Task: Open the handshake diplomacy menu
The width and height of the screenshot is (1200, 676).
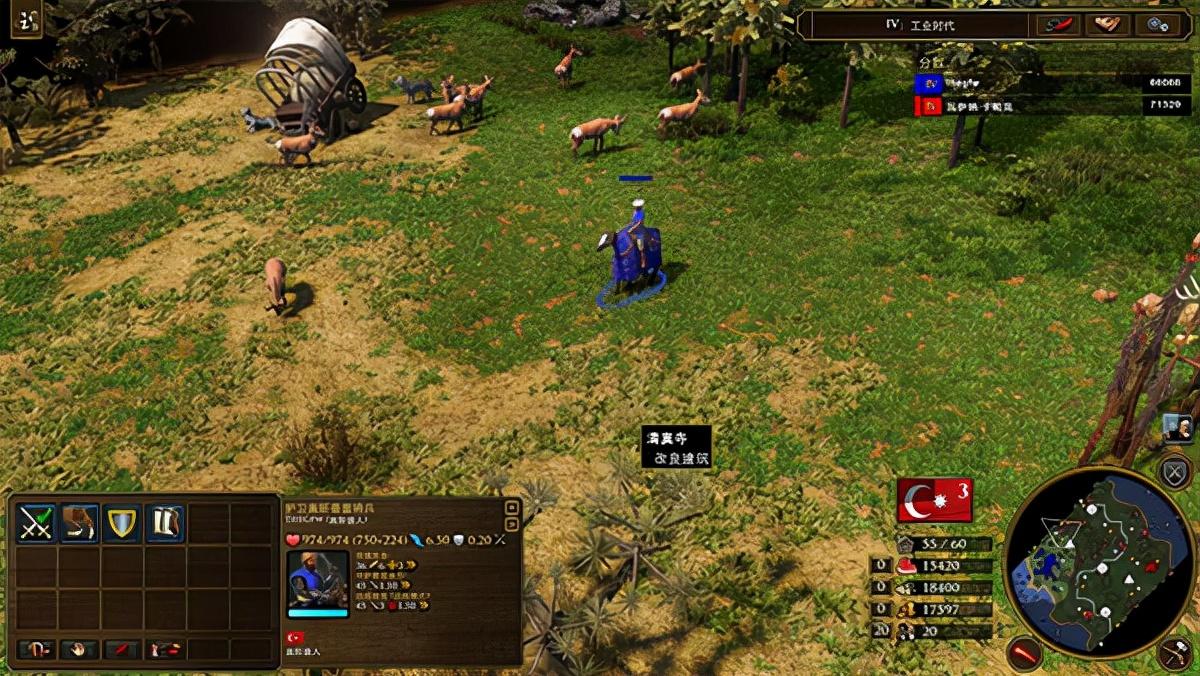Action: (1107, 25)
